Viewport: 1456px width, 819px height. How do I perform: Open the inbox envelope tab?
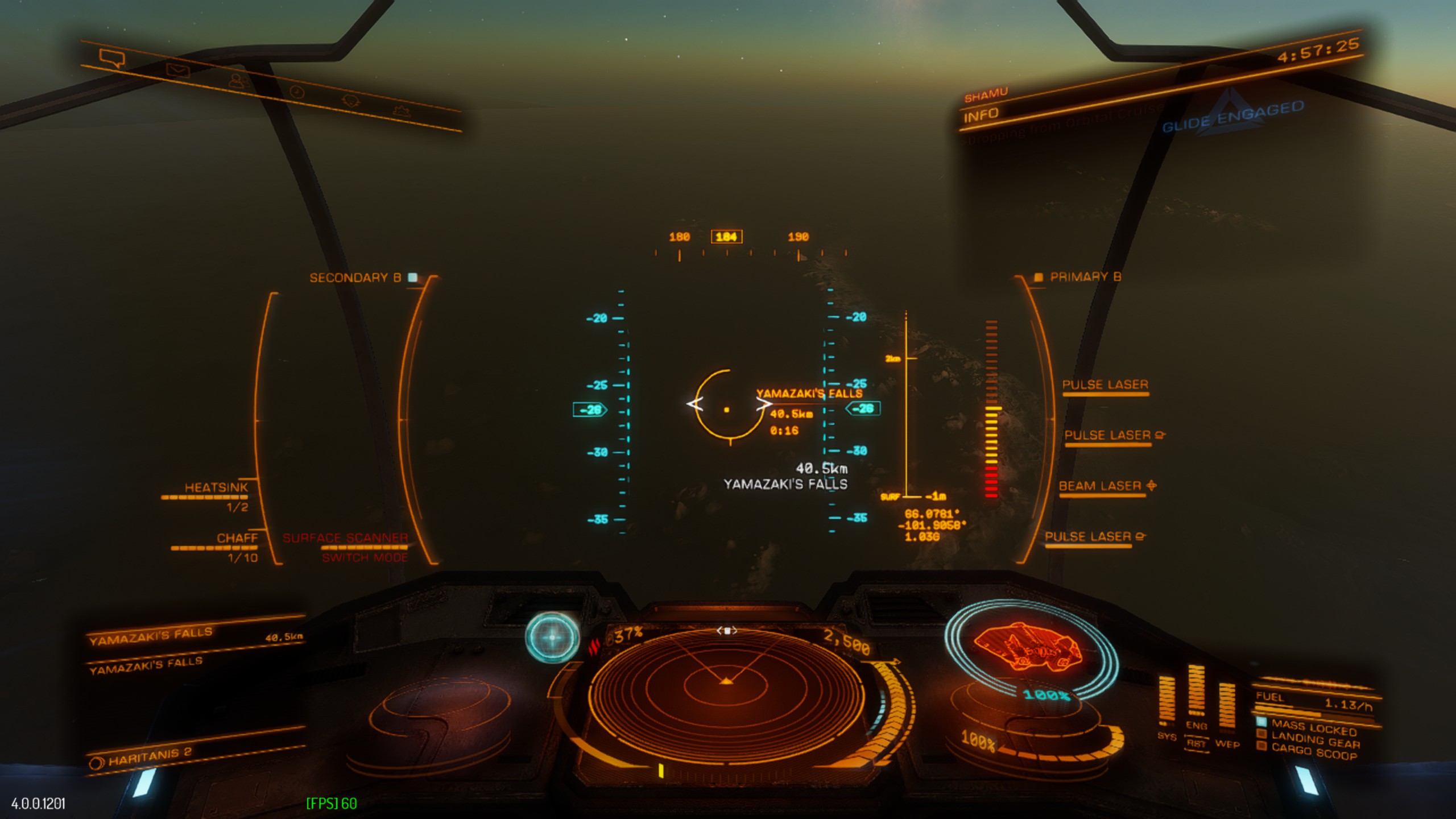click(x=177, y=71)
